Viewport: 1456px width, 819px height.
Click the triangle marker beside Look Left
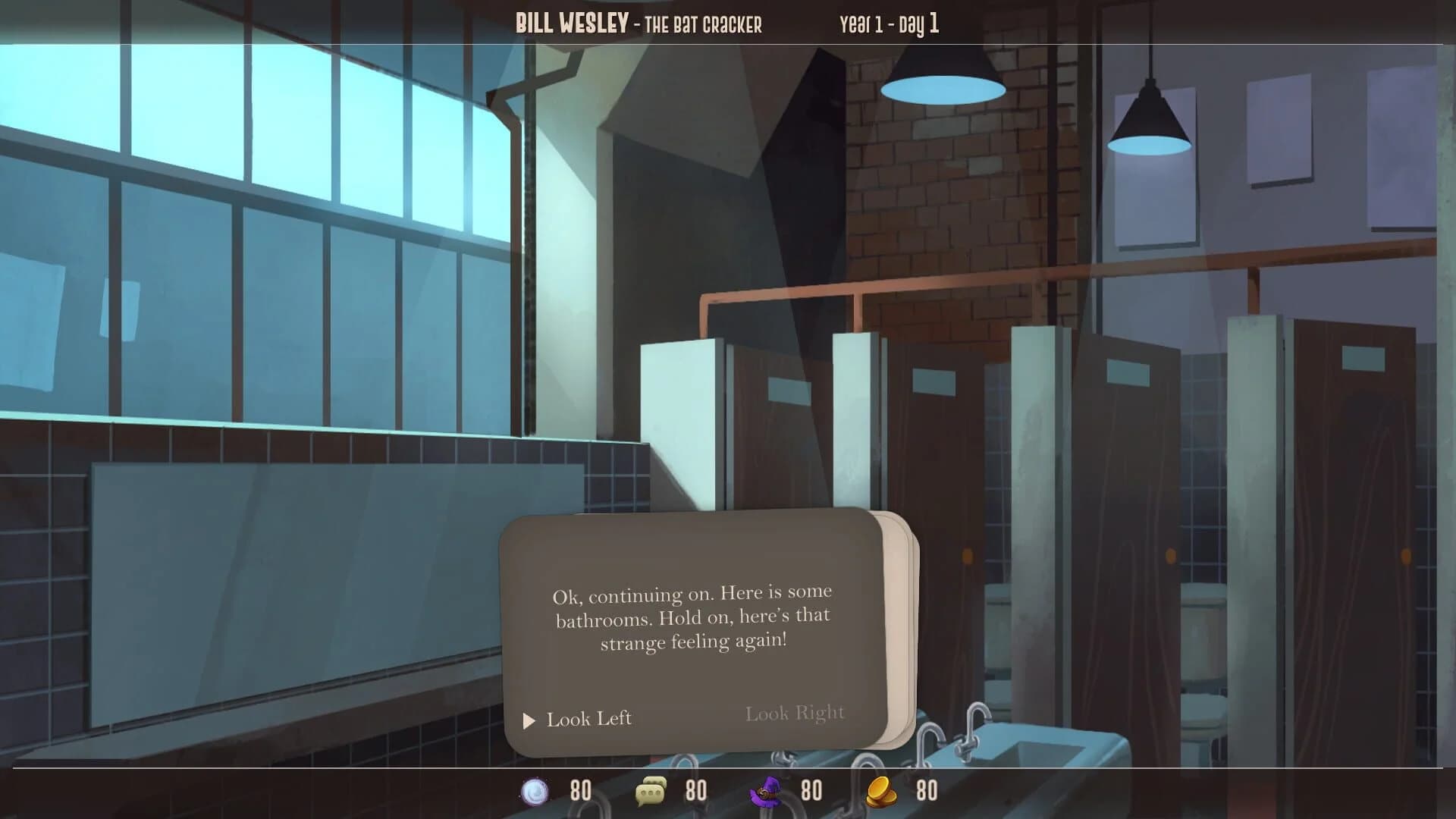[x=529, y=719]
